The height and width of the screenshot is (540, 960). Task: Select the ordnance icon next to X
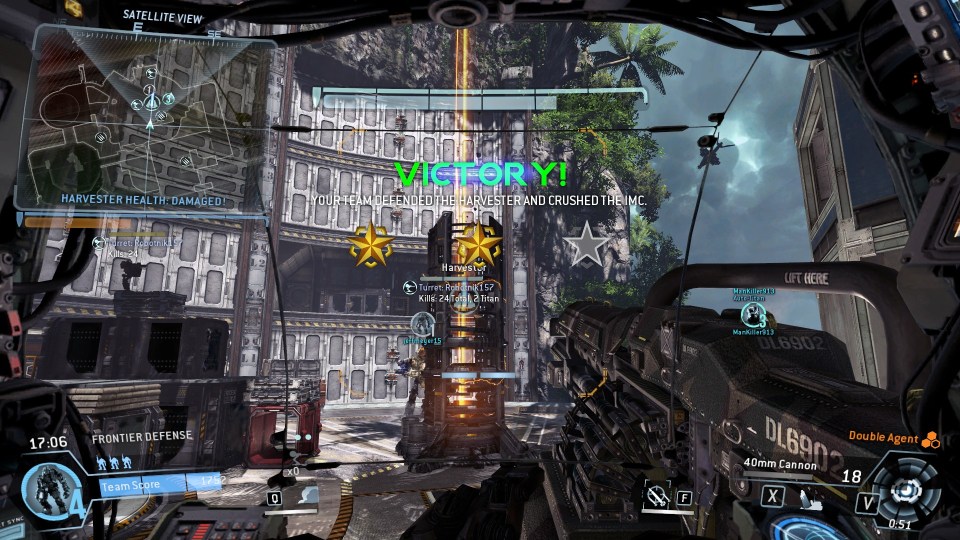(x=802, y=495)
